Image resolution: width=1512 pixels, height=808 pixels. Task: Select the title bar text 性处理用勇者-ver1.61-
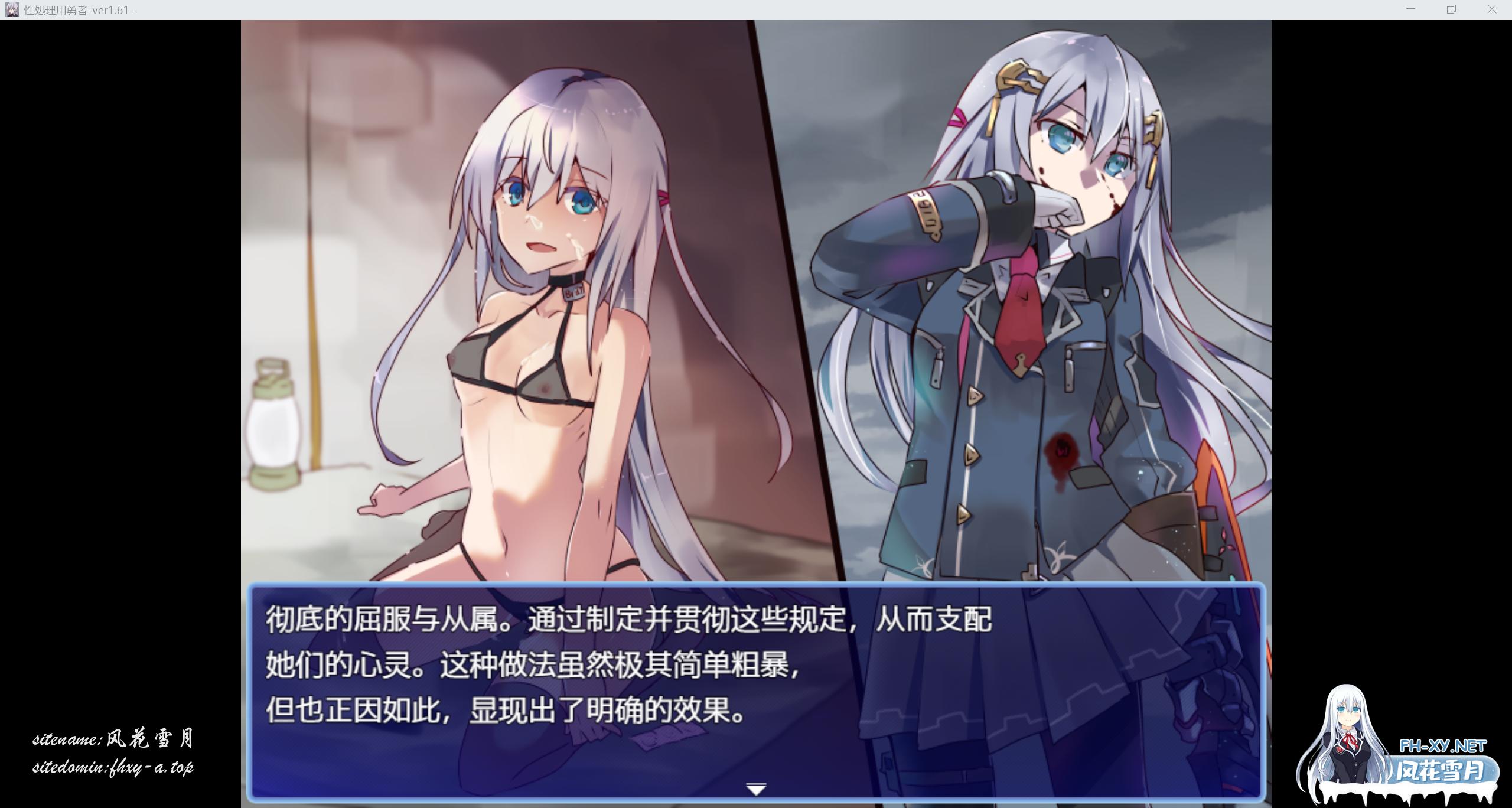[x=79, y=10]
